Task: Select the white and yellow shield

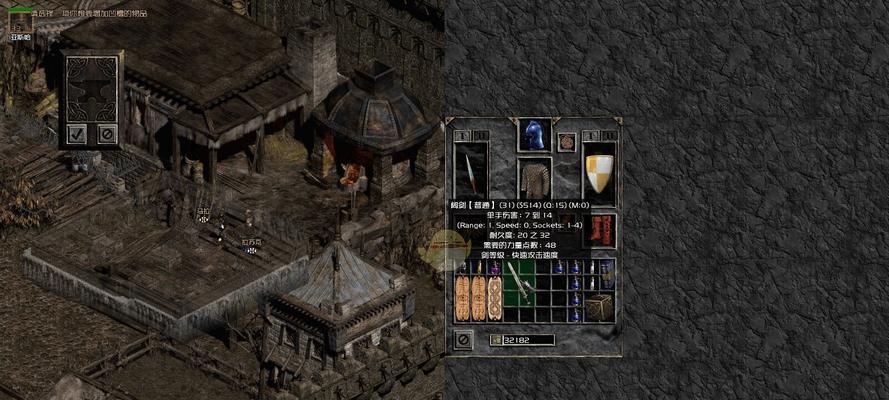Action: [599, 170]
